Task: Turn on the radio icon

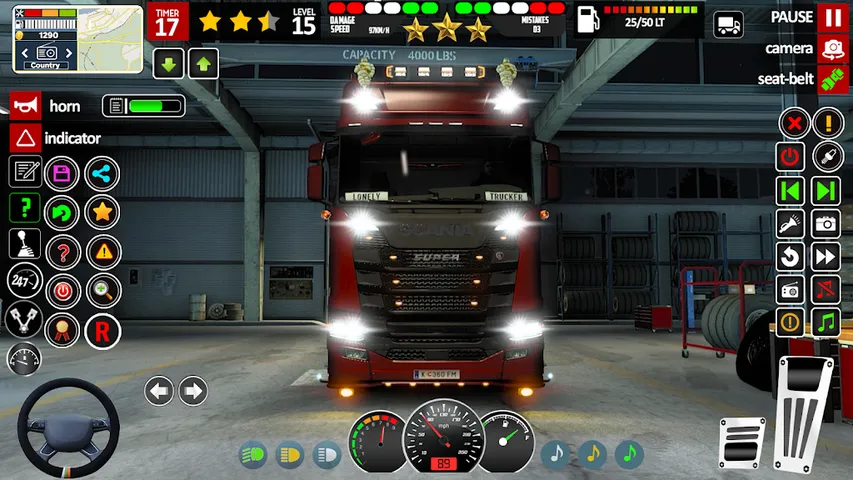Action: point(791,289)
